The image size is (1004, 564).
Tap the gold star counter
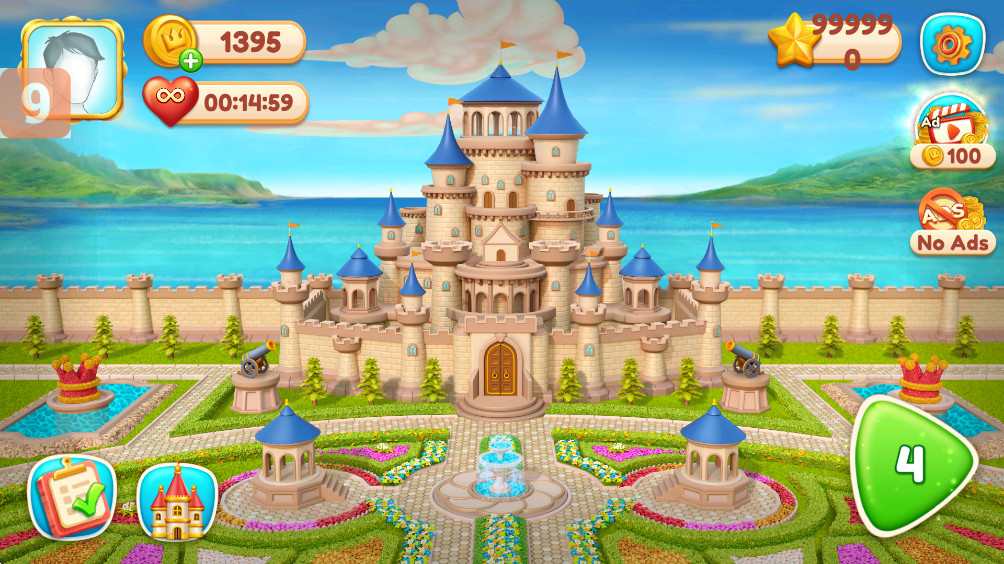[793, 43]
